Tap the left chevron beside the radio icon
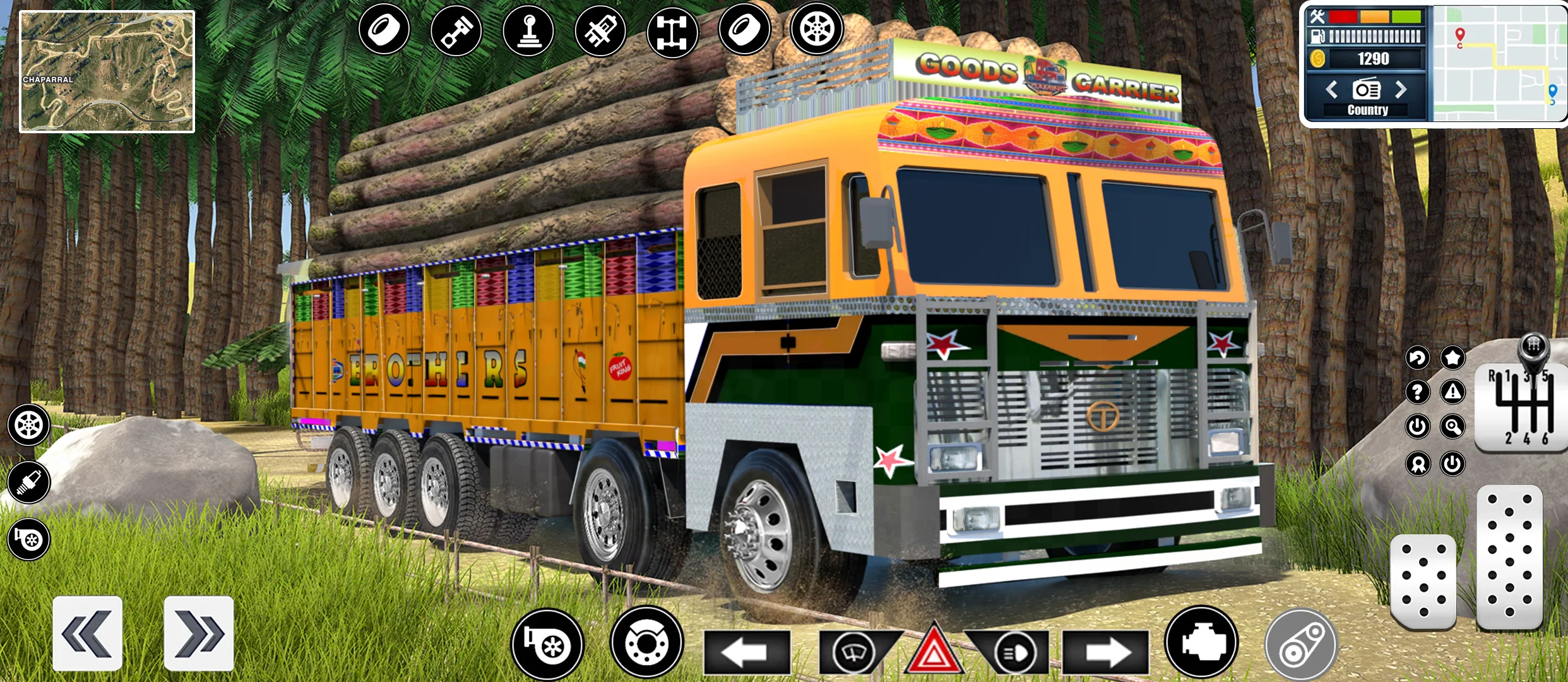1568x682 pixels. (x=1332, y=92)
